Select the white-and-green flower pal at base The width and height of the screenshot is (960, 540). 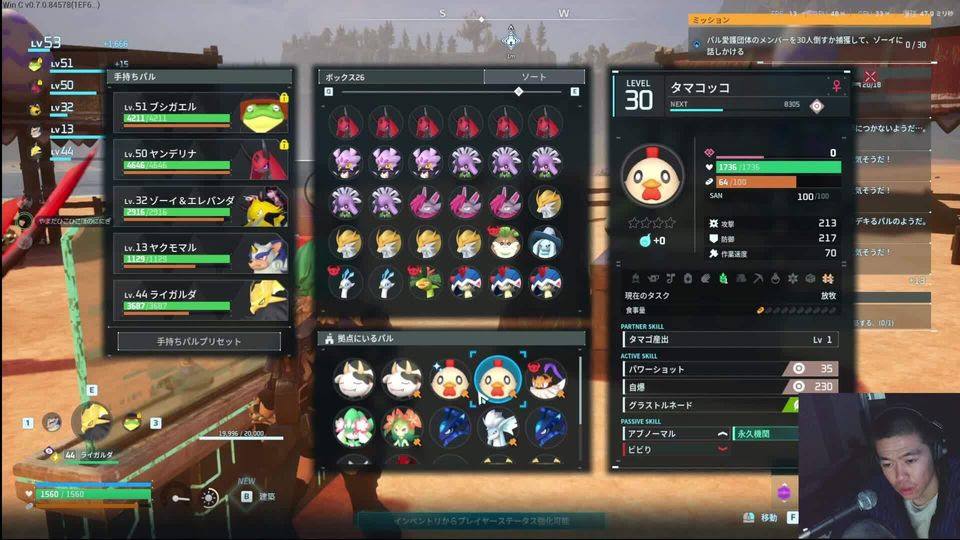point(353,426)
